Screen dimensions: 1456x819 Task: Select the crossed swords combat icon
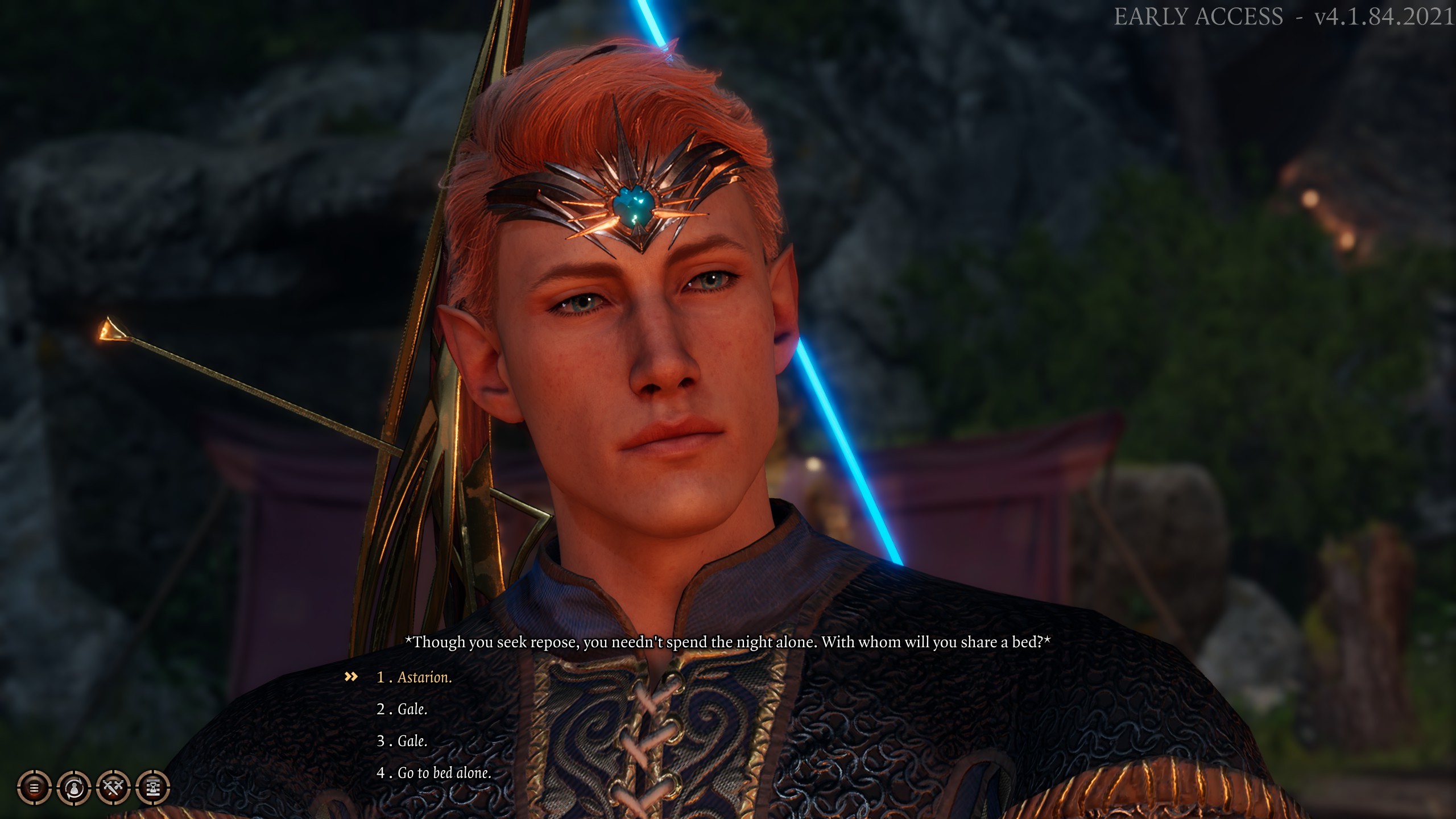point(112,788)
